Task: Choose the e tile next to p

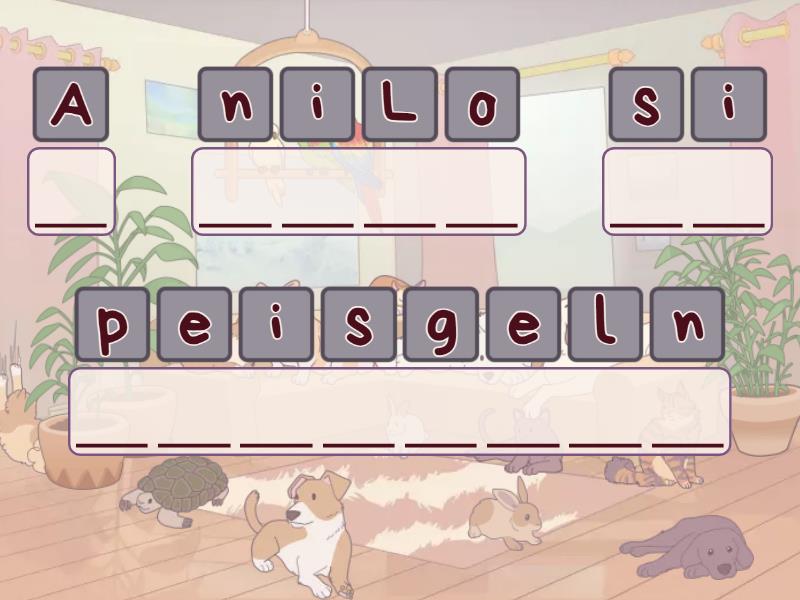Action: pos(194,324)
